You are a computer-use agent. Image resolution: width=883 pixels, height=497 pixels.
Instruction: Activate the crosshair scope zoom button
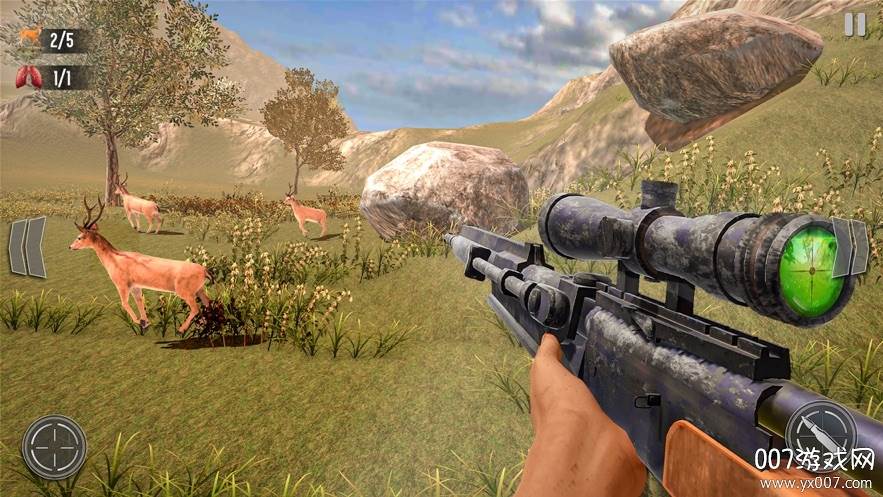coord(54,446)
